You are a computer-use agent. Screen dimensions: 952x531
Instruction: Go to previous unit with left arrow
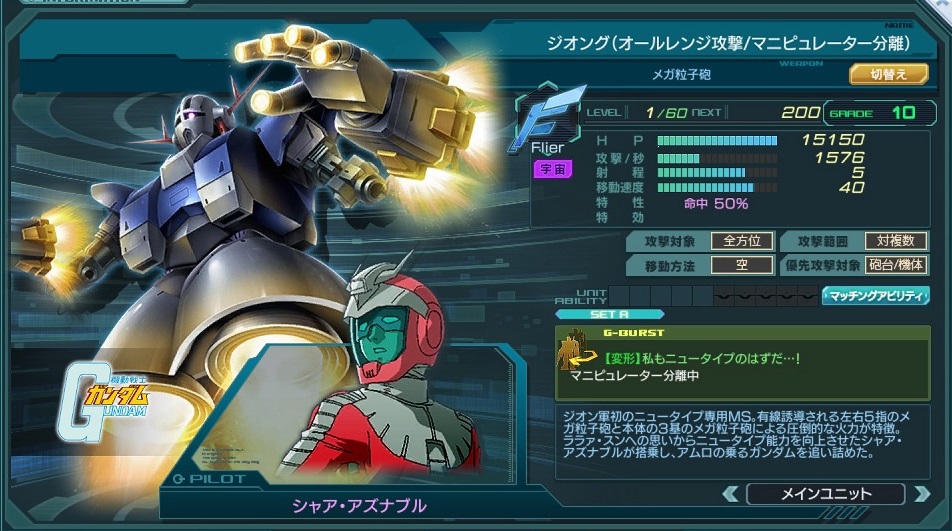(x=730, y=494)
